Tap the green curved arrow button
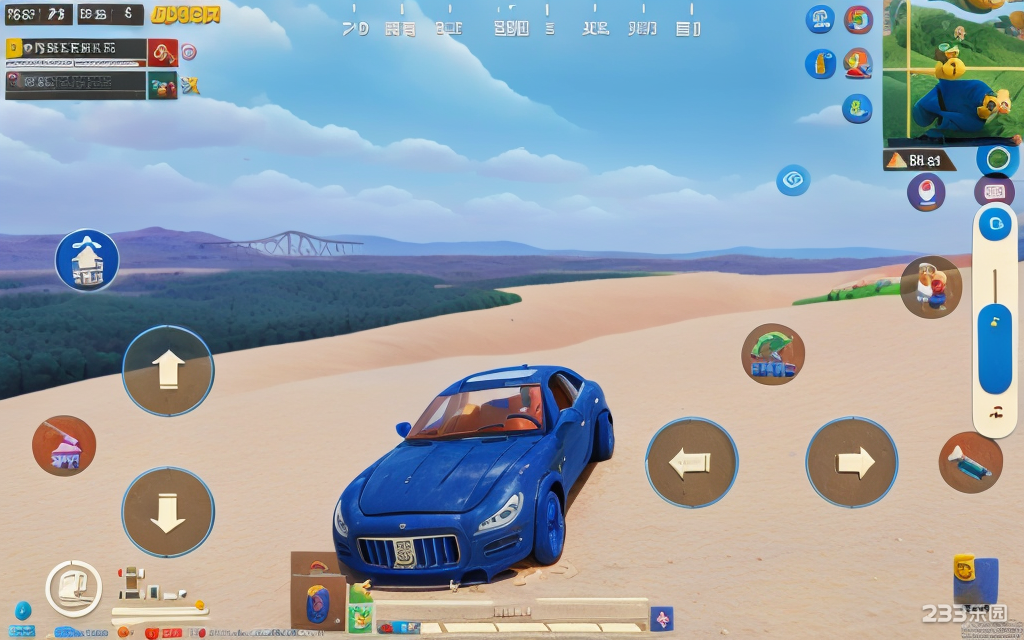 772,354
